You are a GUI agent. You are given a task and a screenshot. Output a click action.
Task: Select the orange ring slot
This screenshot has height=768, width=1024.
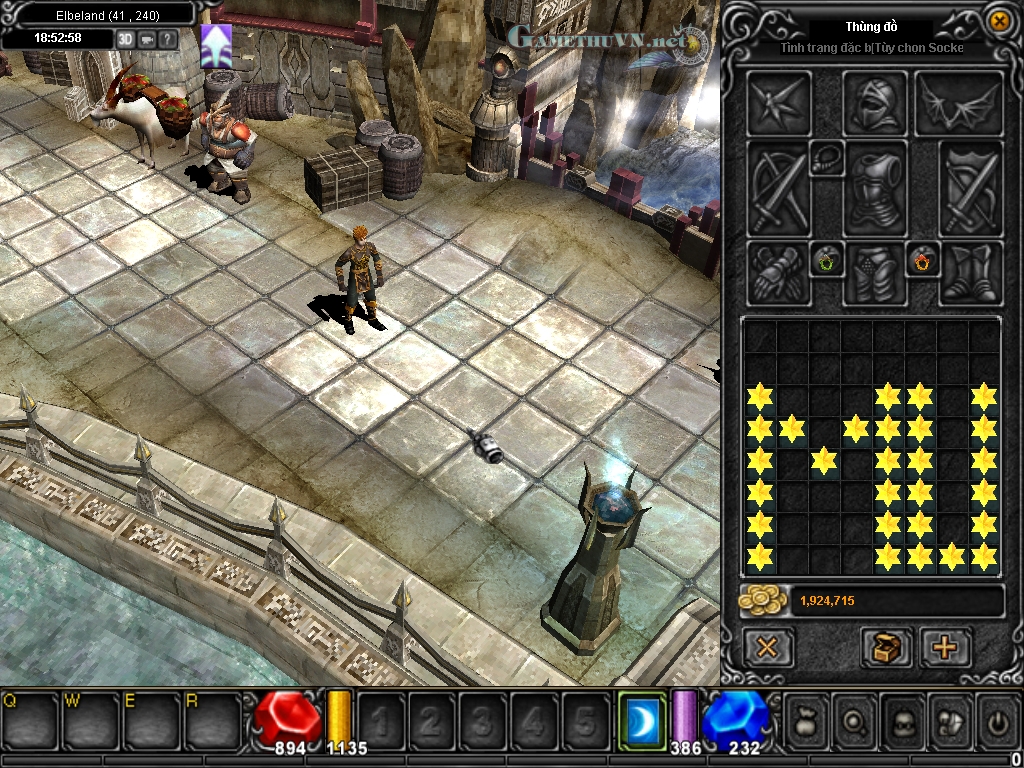click(921, 261)
